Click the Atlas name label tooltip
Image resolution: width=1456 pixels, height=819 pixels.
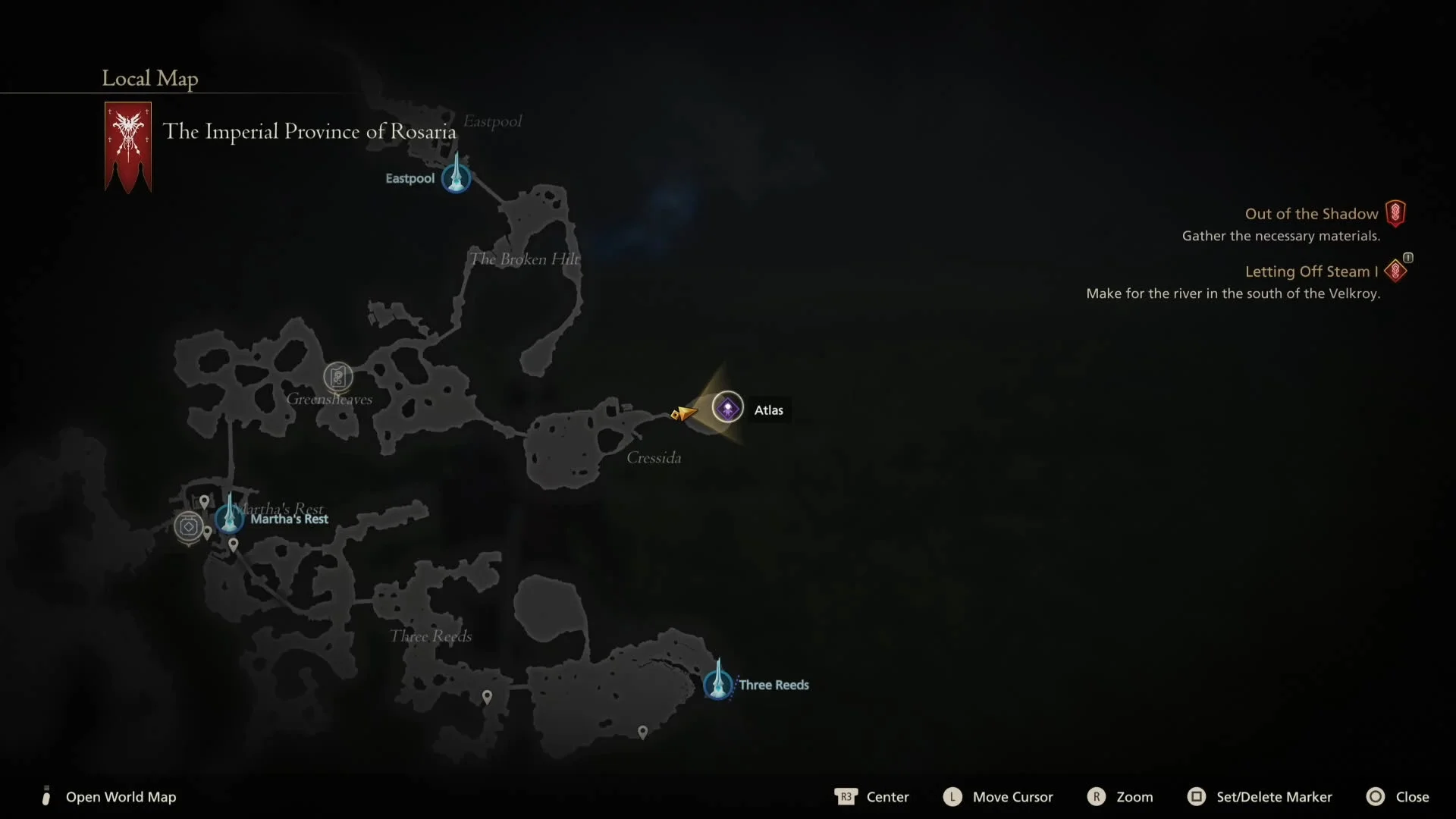coord(768,409)
